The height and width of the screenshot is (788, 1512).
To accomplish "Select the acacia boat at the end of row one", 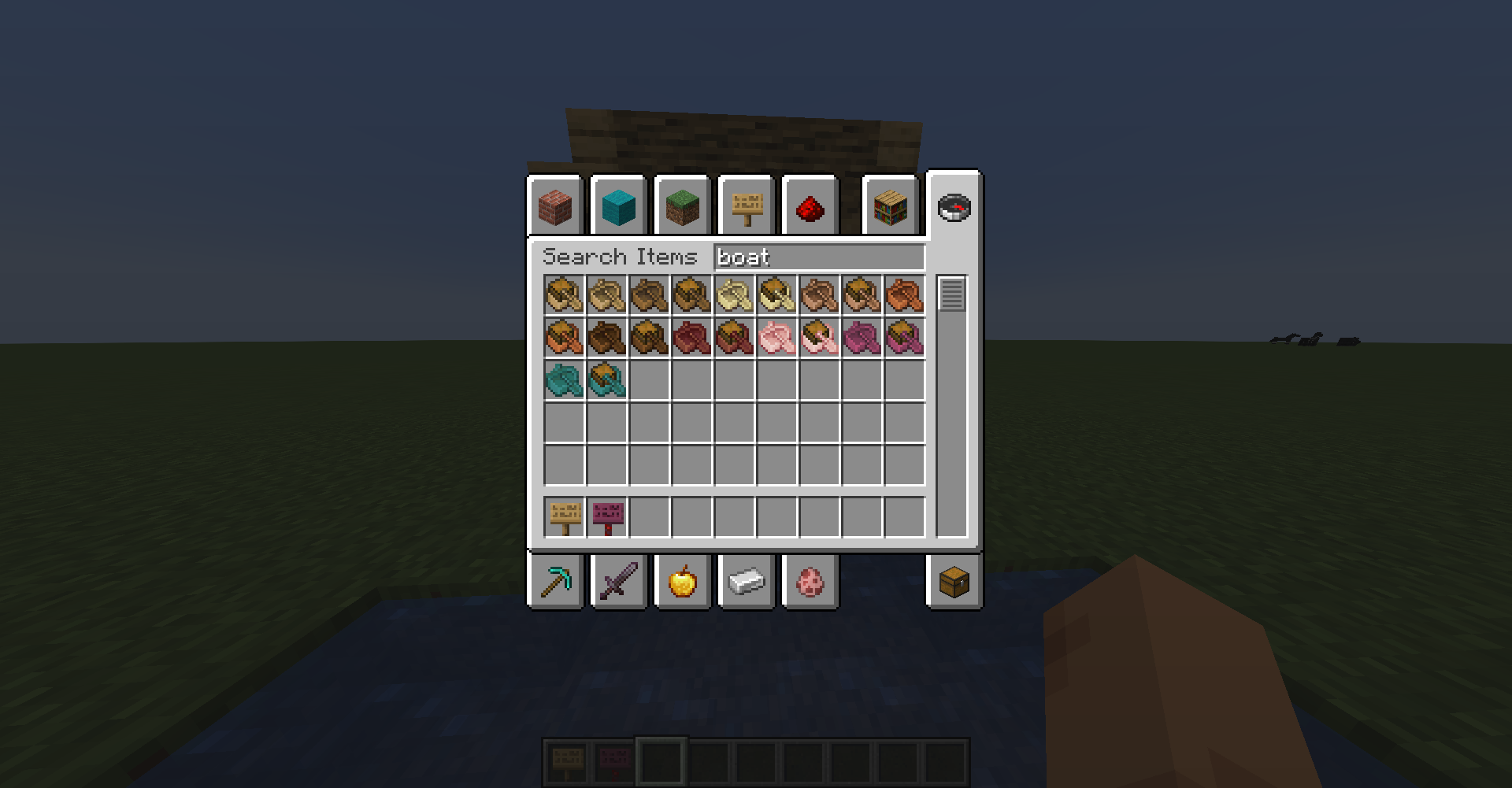I will 904,295.
